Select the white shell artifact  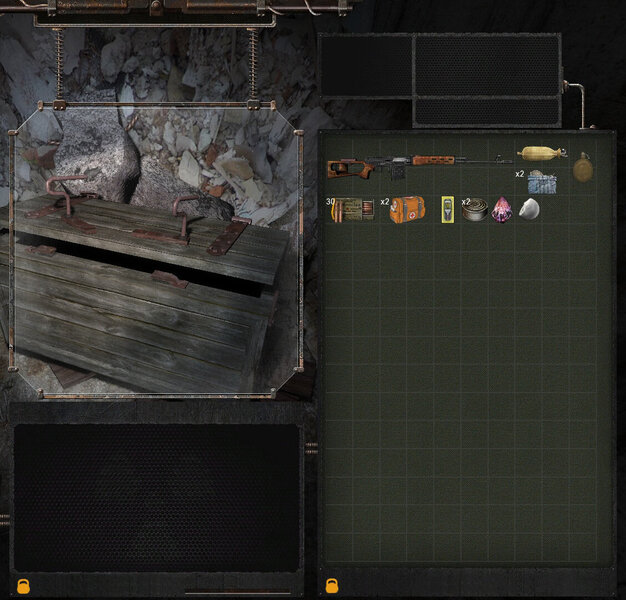tap(529, 209)
